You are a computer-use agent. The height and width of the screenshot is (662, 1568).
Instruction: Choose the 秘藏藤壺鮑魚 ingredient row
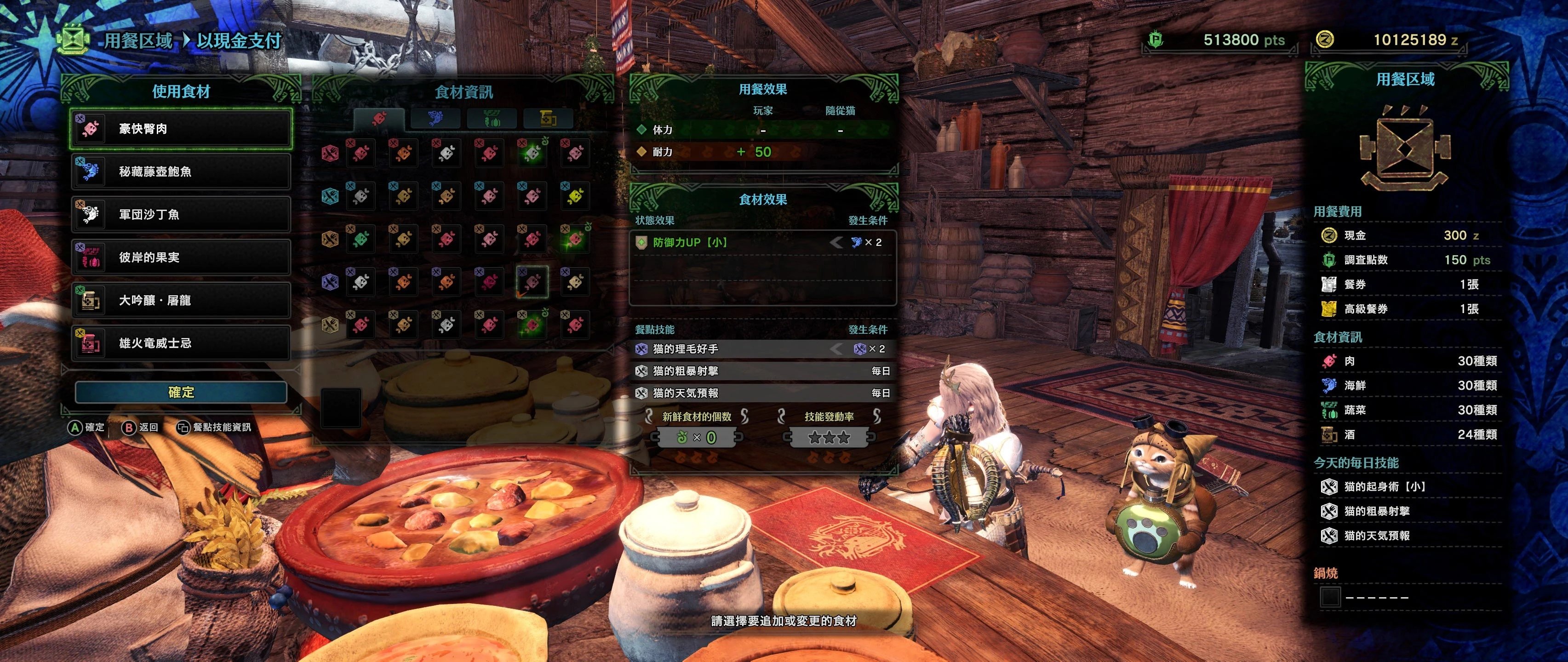tap(181, 171)
